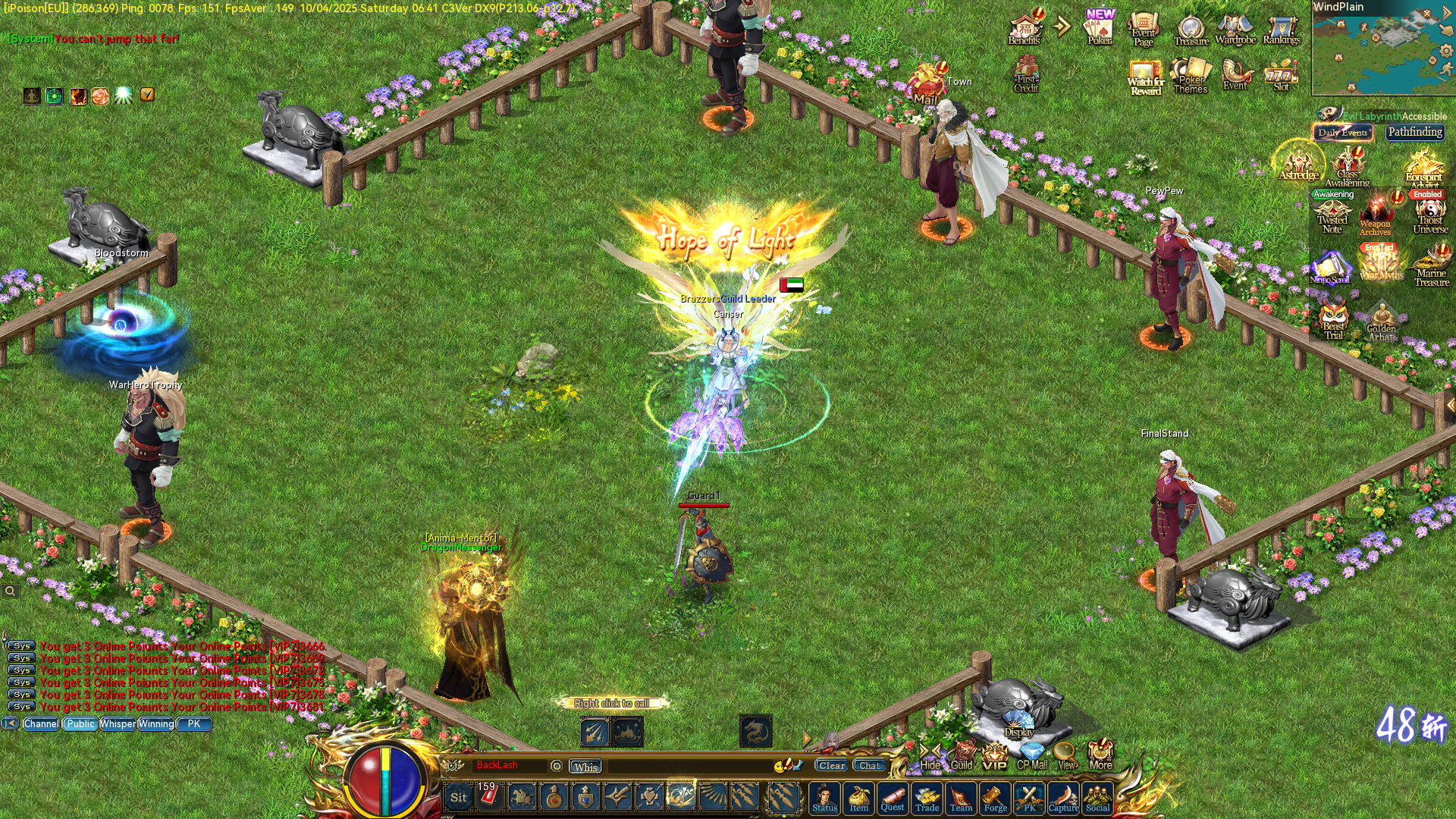
Task: Open the Forge window
Action: [996, 798]
